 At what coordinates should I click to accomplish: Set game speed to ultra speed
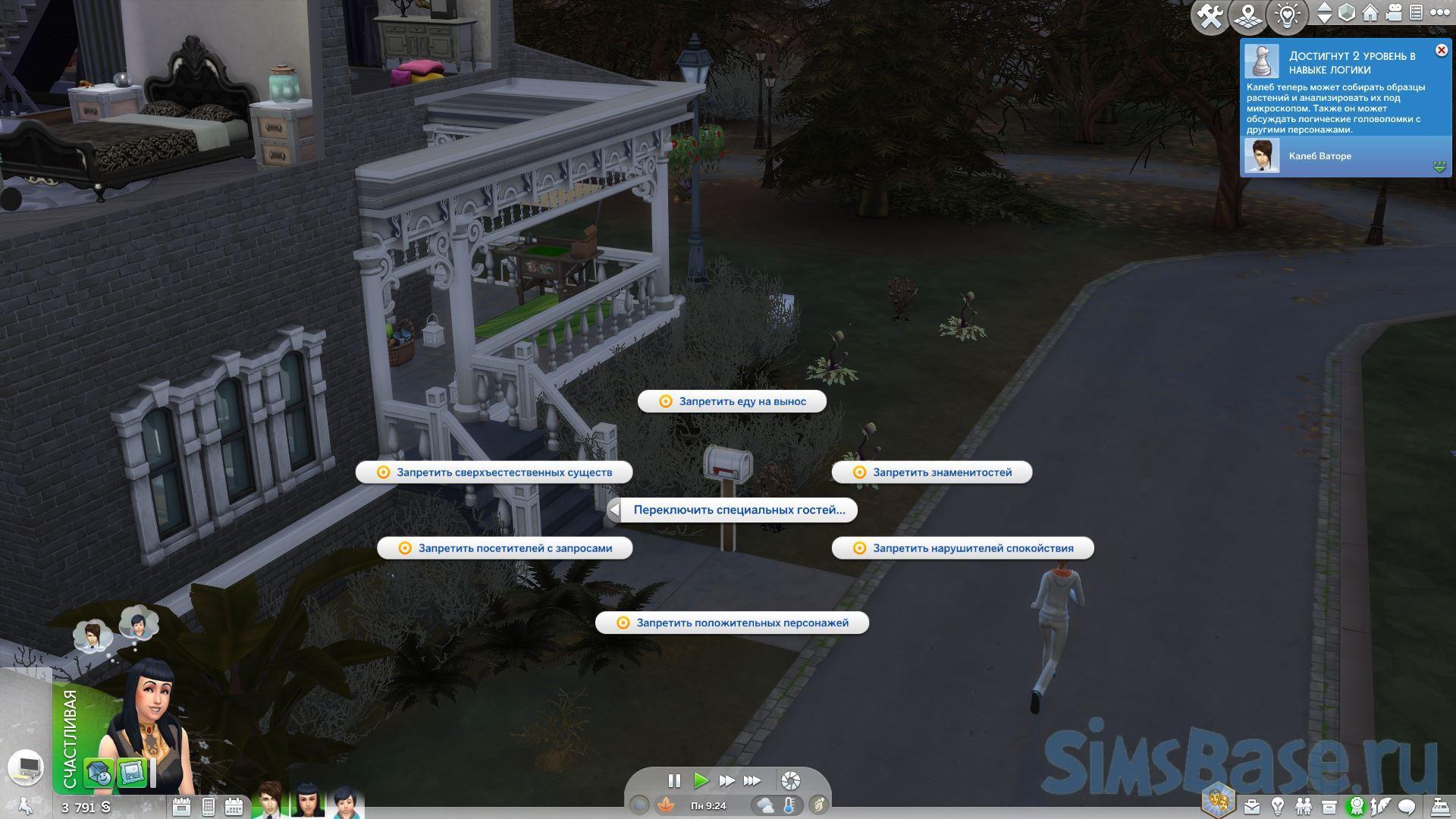[x=752, y=780]
